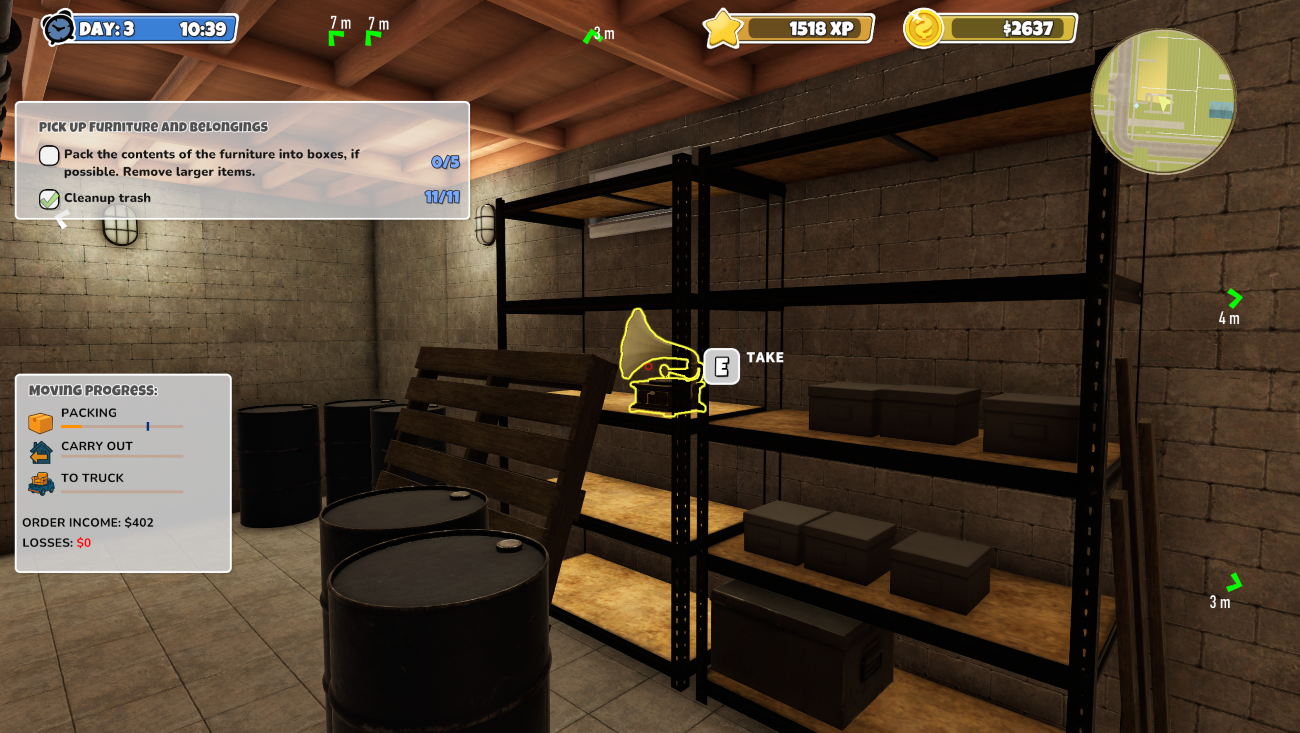This screenshot has width=1300, height=733.
Task: Select the Carry Out house icon
Action: 40,453
